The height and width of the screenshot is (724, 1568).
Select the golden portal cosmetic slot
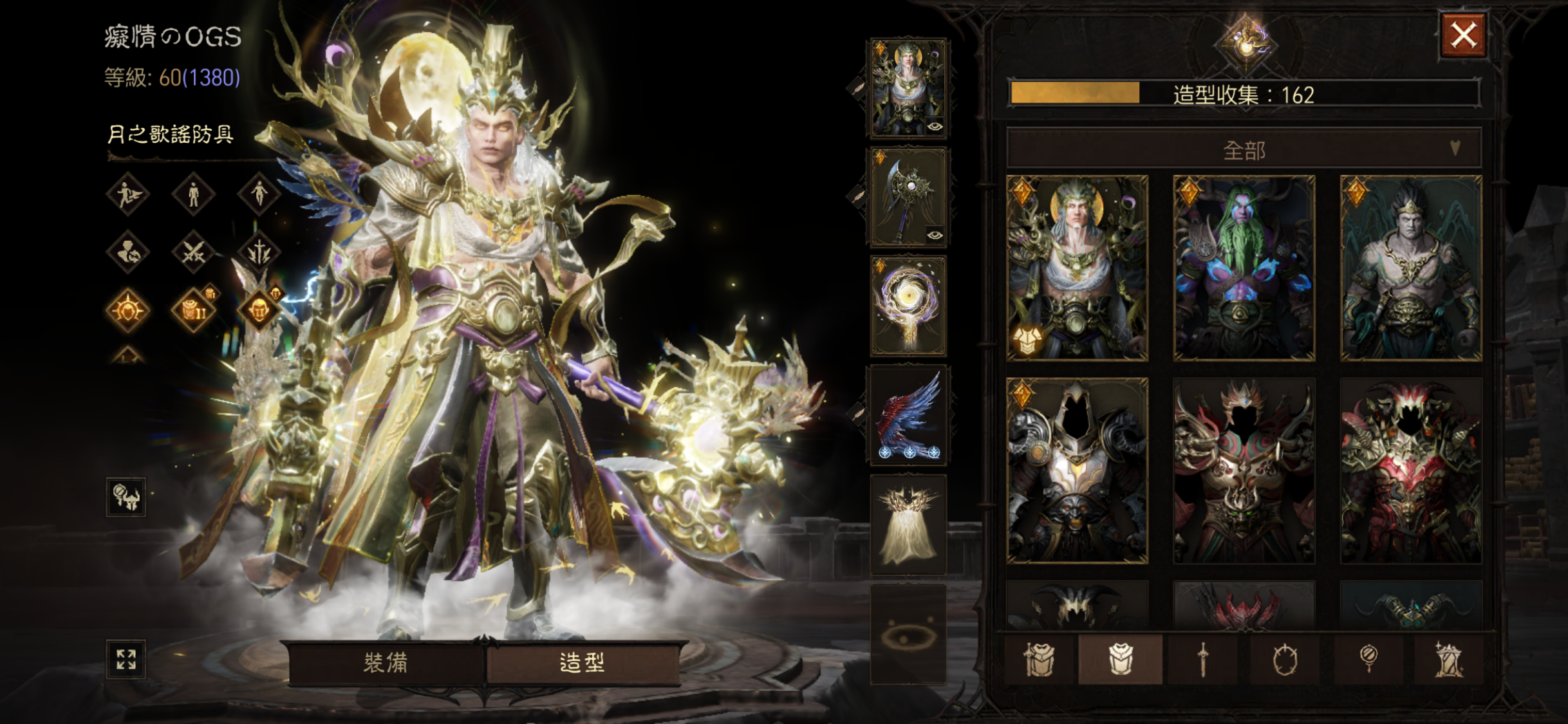(x=908, y=306)
